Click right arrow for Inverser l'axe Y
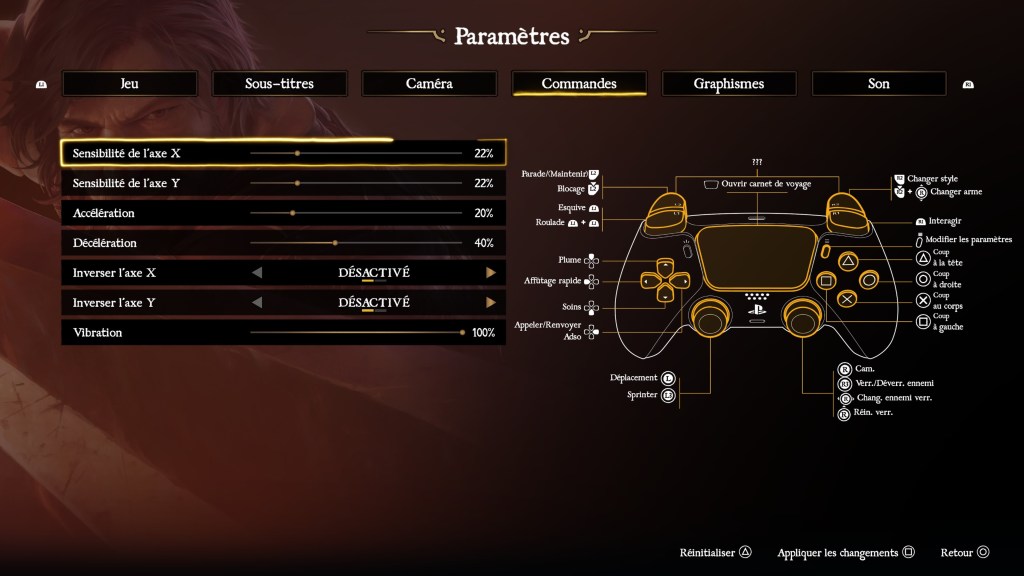1024x576 pixels. coord(491,303)
